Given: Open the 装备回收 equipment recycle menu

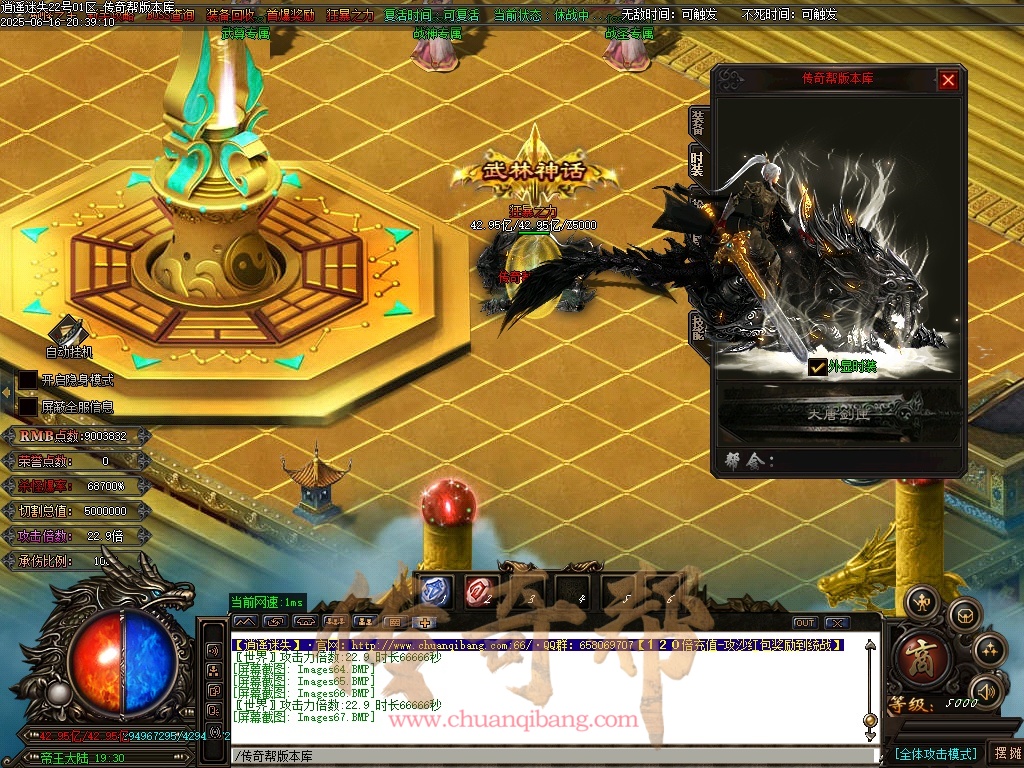Looking at the screenshot, I should pos(230,15).
